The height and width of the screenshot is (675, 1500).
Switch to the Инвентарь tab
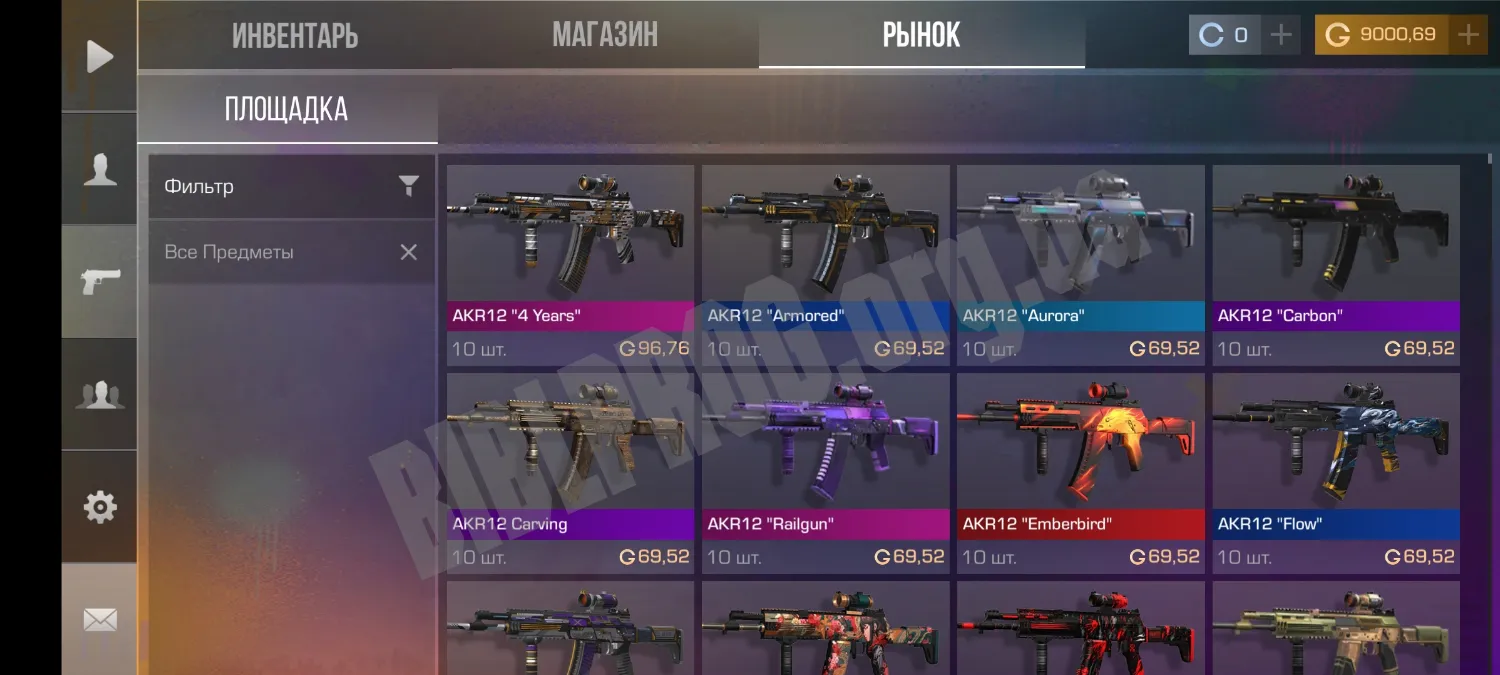point(295,36)
